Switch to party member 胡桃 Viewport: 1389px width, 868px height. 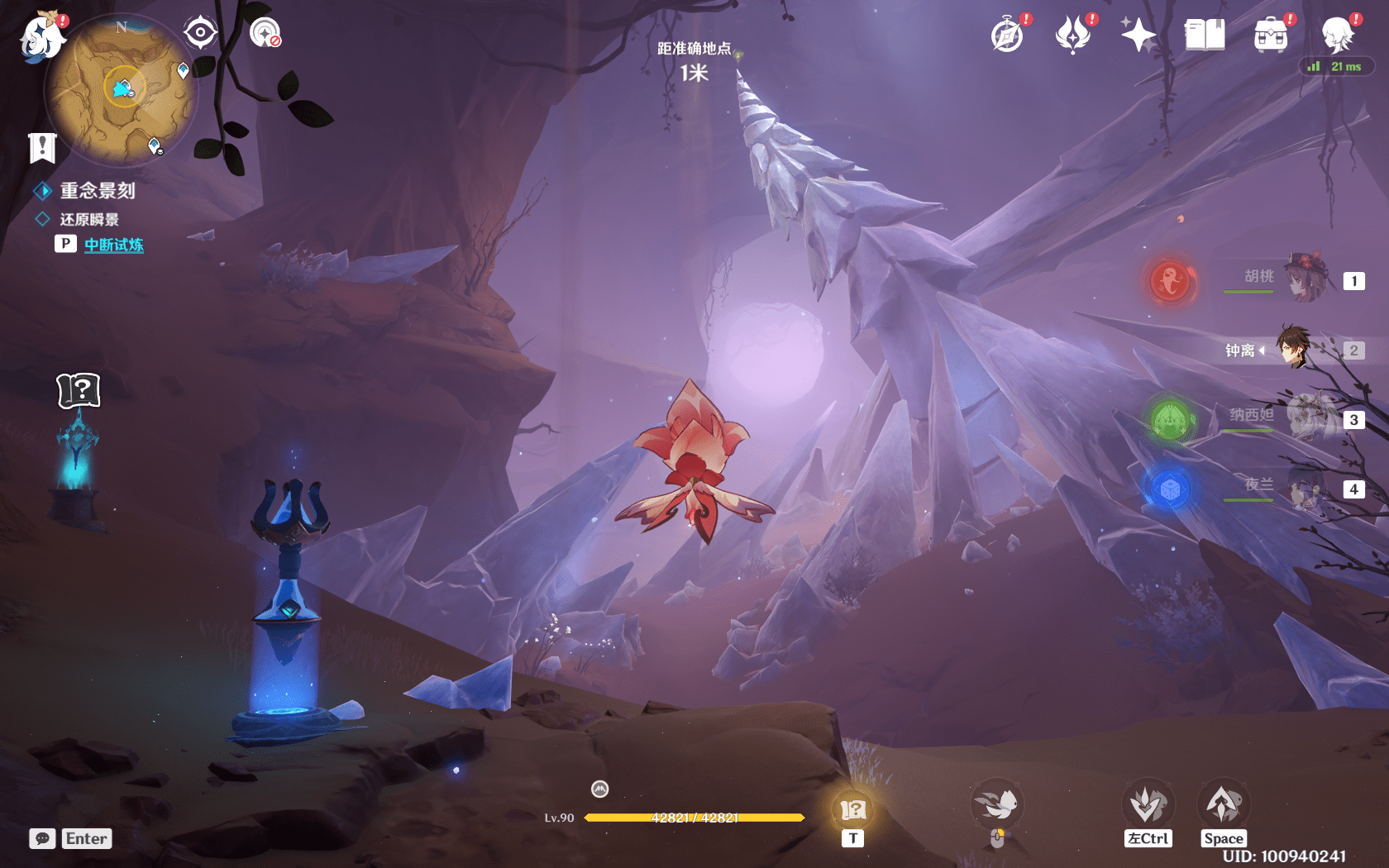coord(1306,279)
